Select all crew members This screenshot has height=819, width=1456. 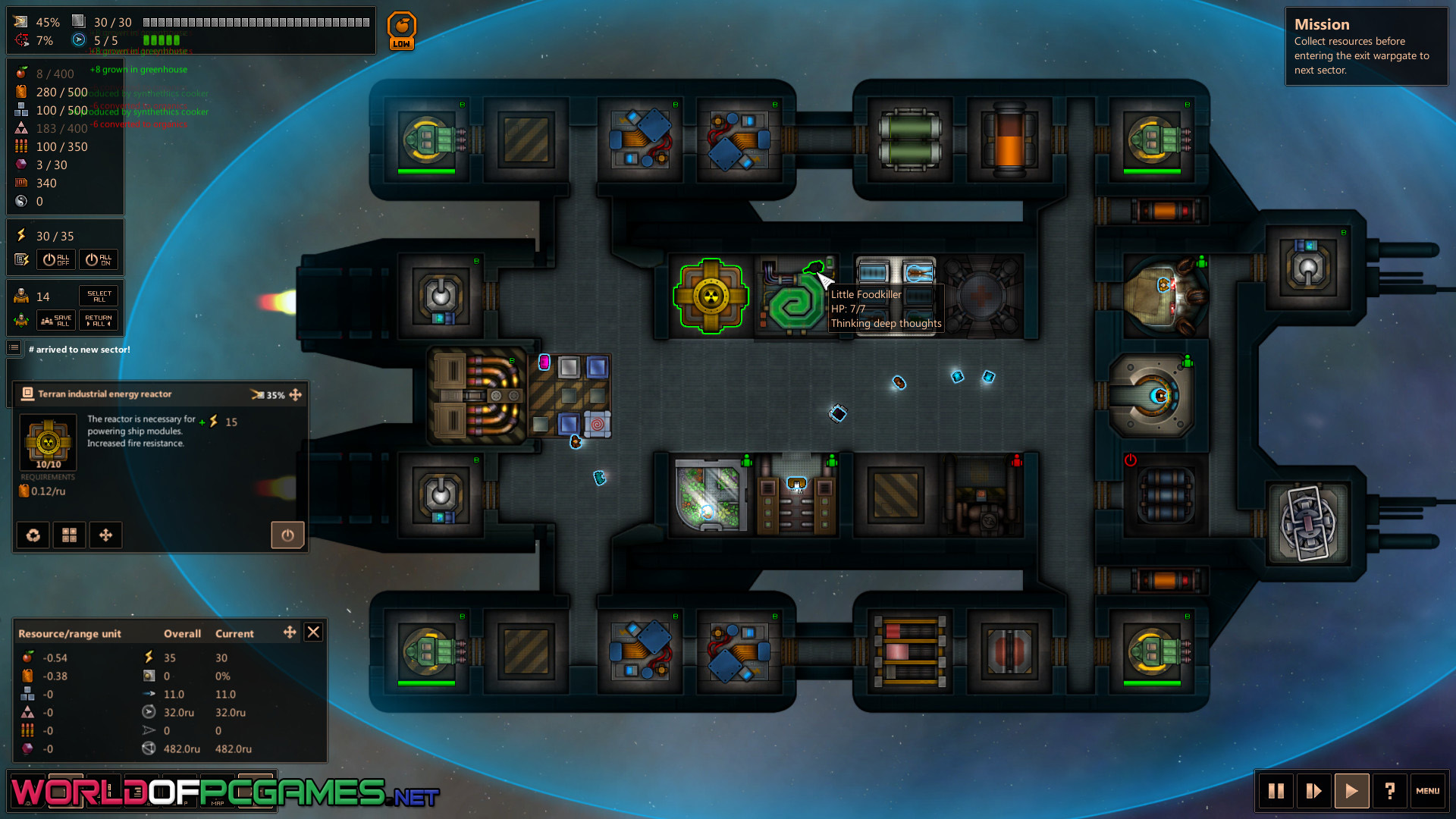coord(99,296)
